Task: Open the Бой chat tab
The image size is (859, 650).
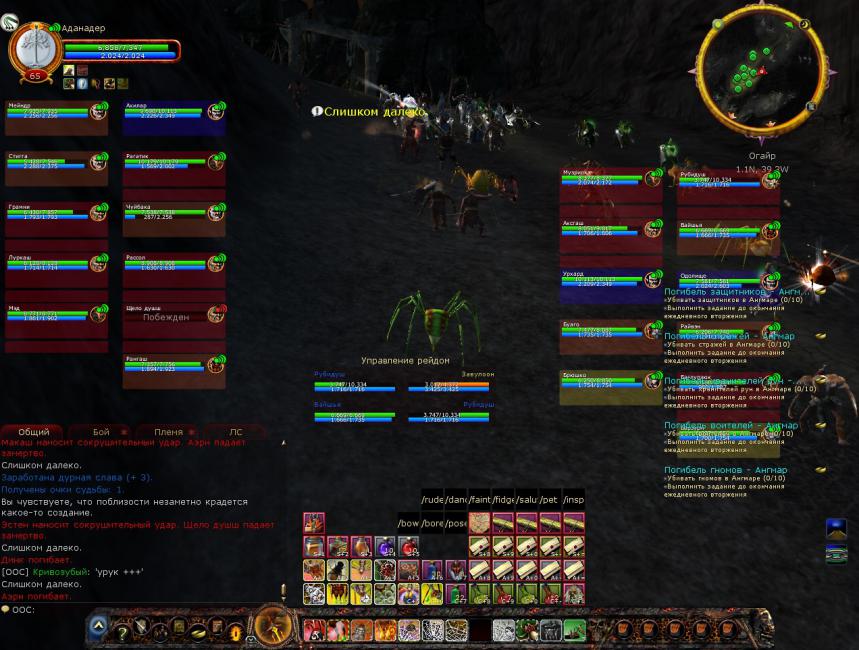Action: tap(101, 432)
